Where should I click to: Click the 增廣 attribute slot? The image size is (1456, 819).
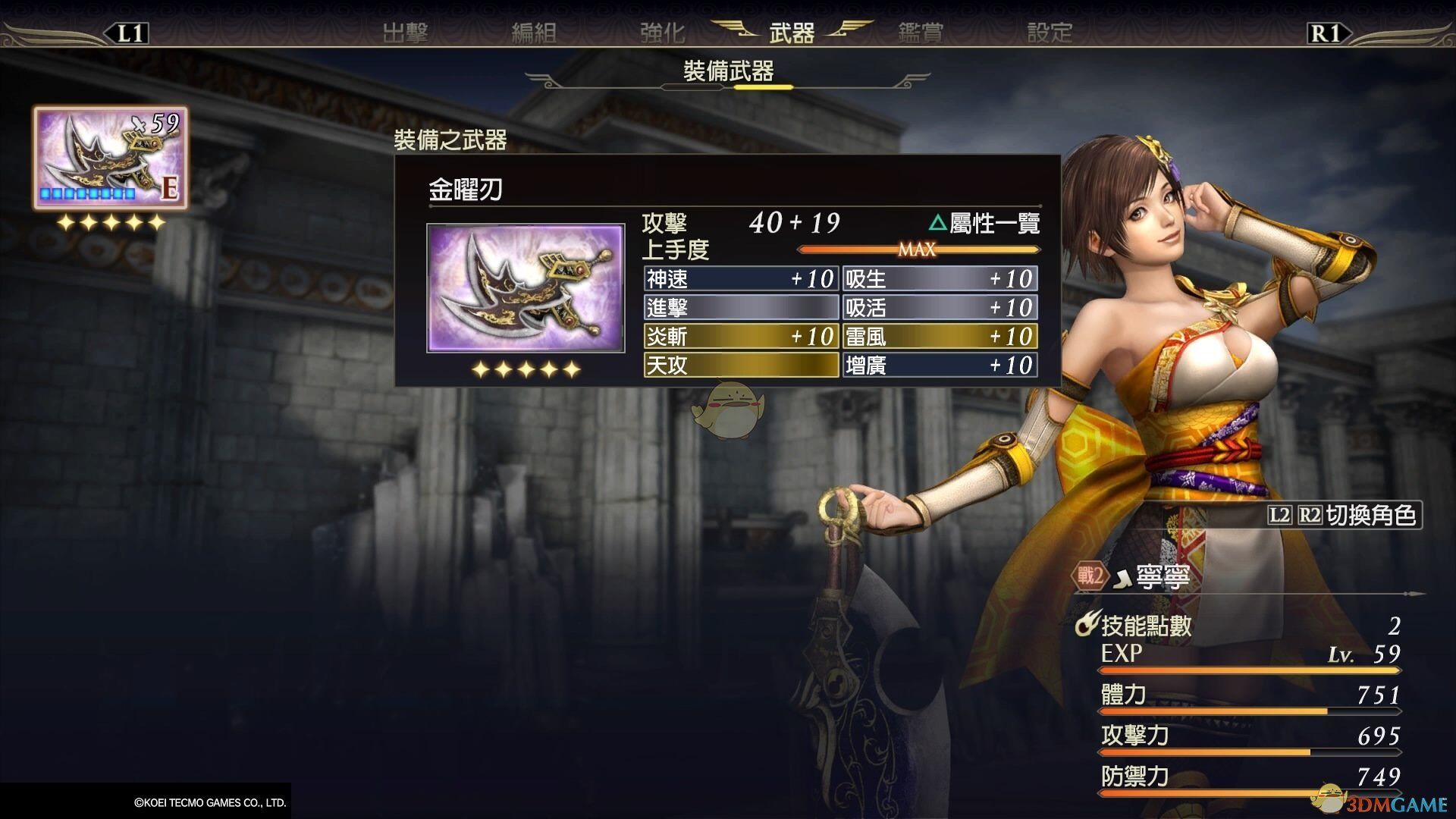[x=940, y=366]
